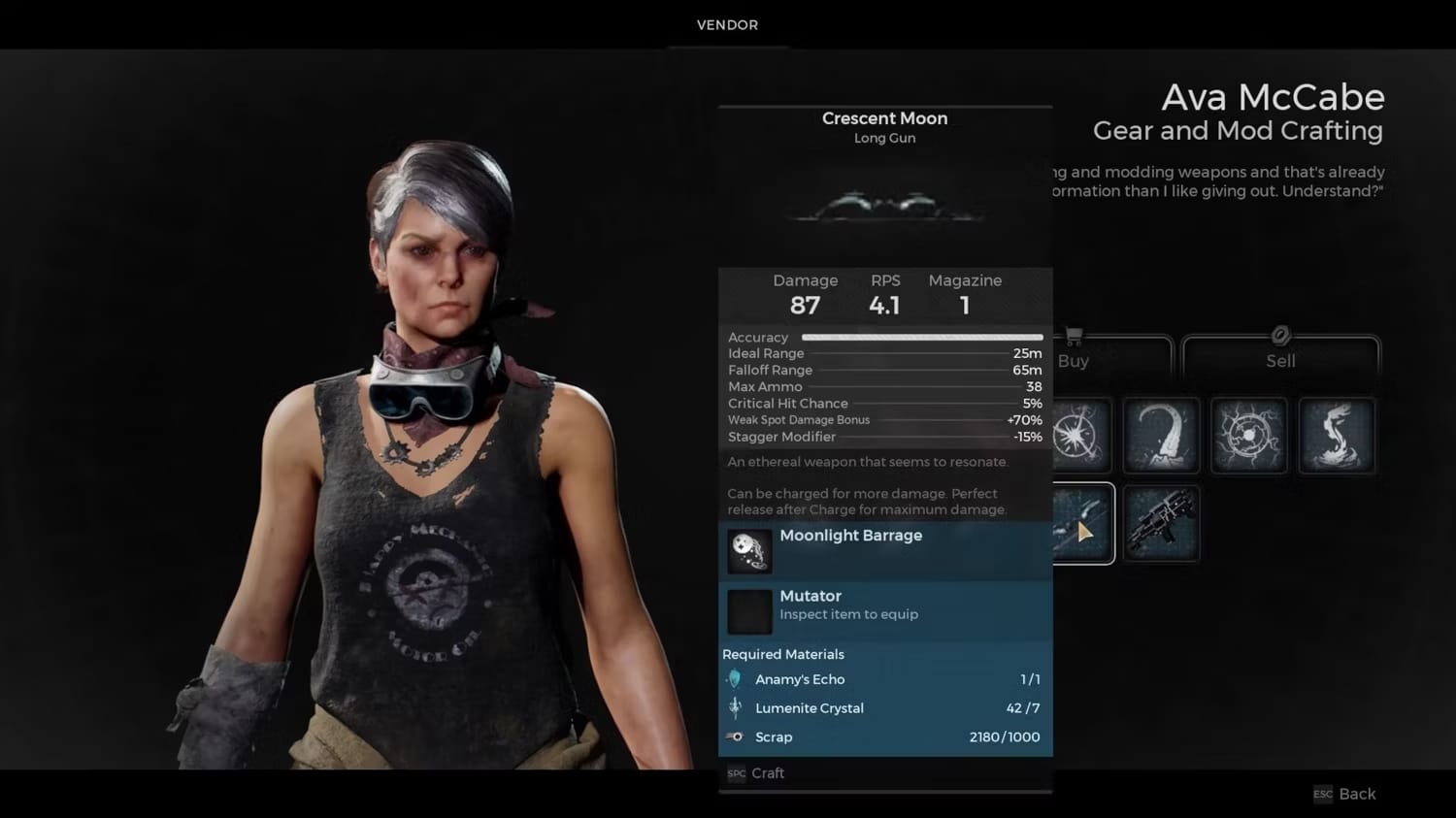Switch to the Sell tab
Image resolution: width=1456 pixels, height=818 pixels.
pos(1280,360)
